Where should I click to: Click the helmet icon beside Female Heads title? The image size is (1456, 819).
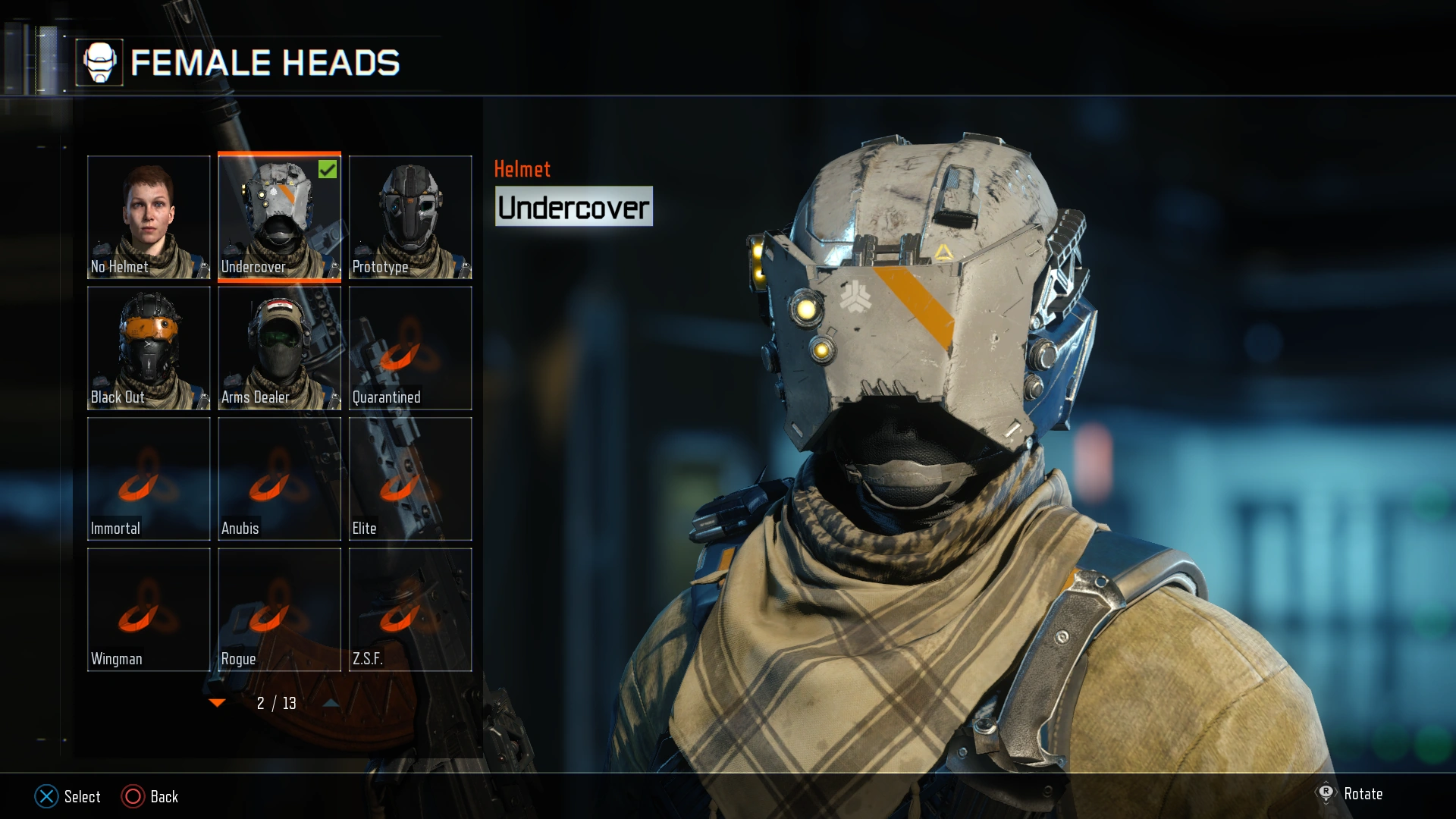(x=101, y=64)
